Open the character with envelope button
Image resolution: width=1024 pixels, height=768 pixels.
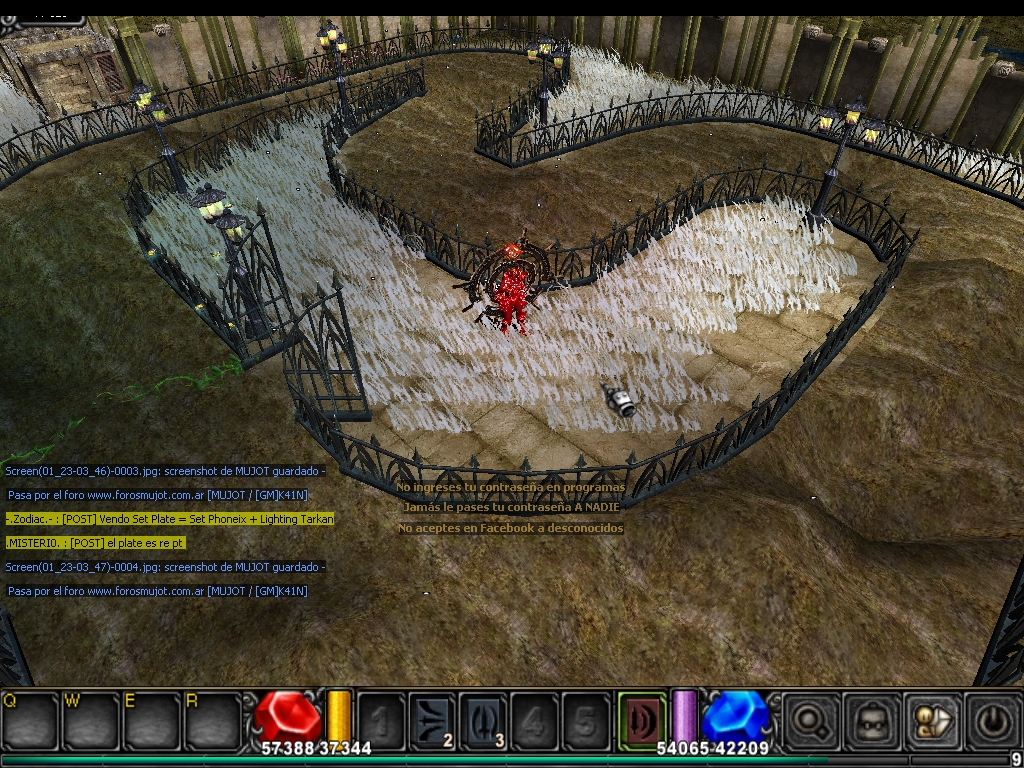932,720
